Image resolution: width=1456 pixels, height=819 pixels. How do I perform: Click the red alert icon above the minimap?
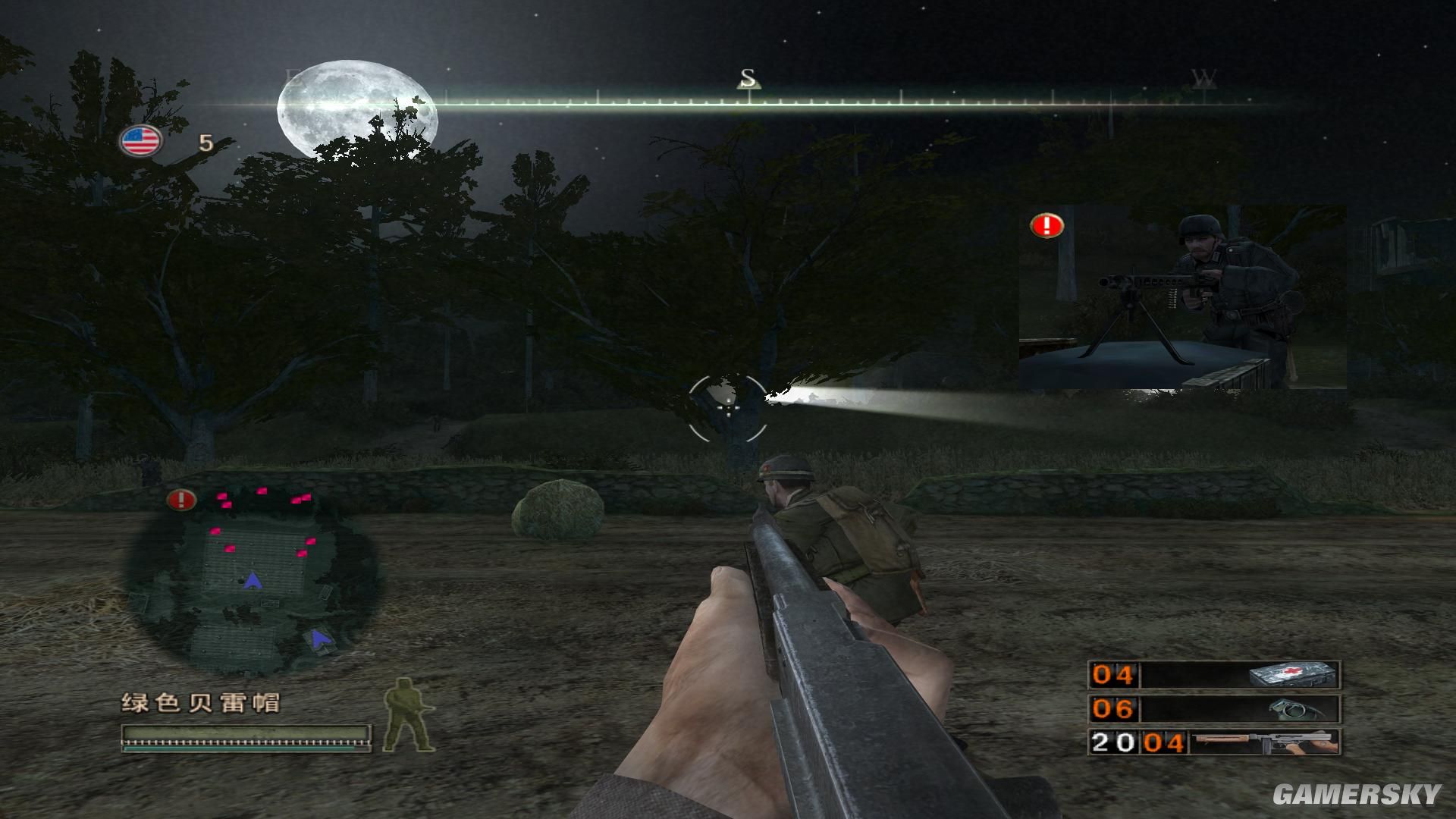point(181,499)
